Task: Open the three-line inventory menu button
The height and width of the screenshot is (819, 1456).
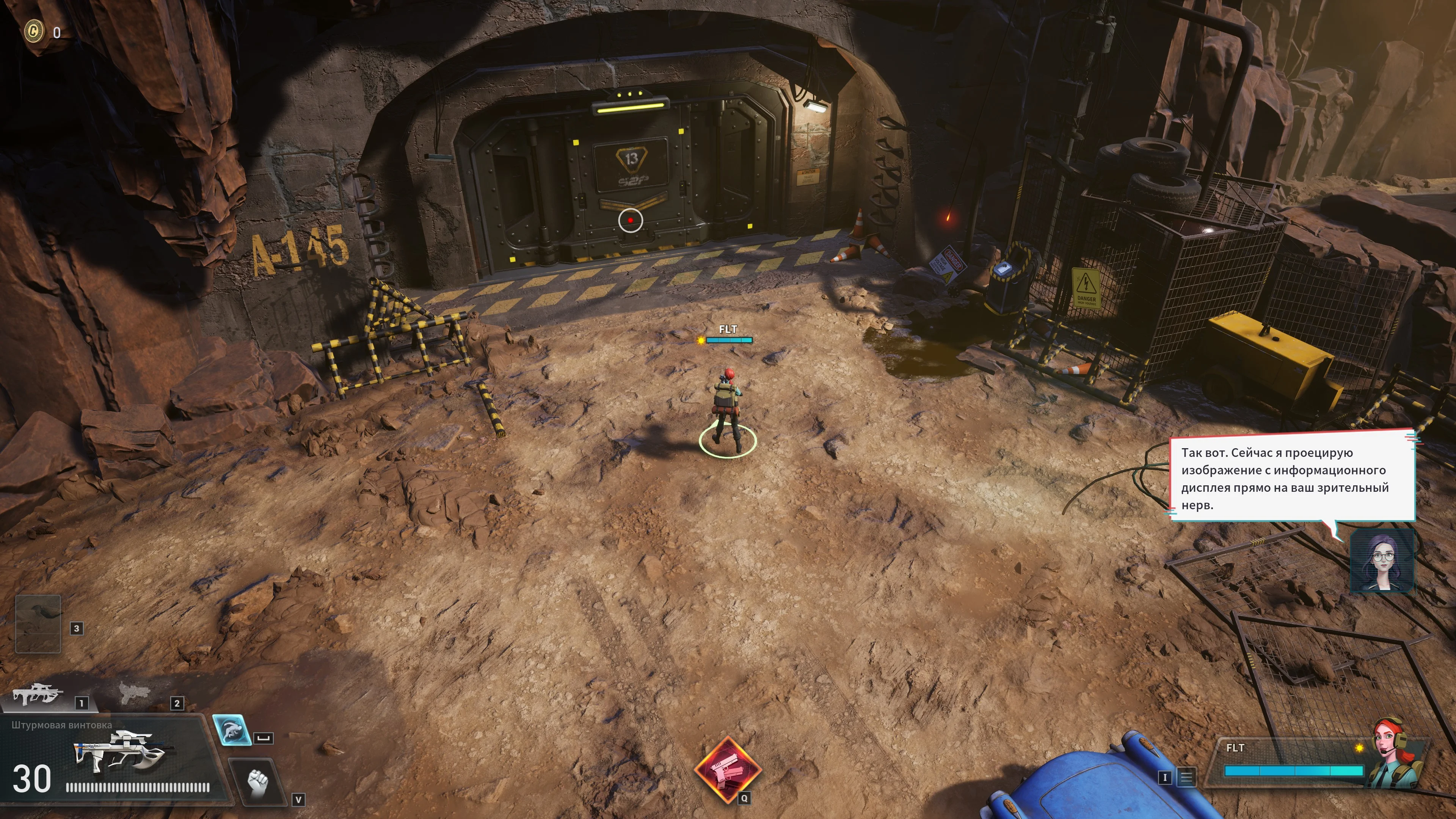Action: point(1186,777)
